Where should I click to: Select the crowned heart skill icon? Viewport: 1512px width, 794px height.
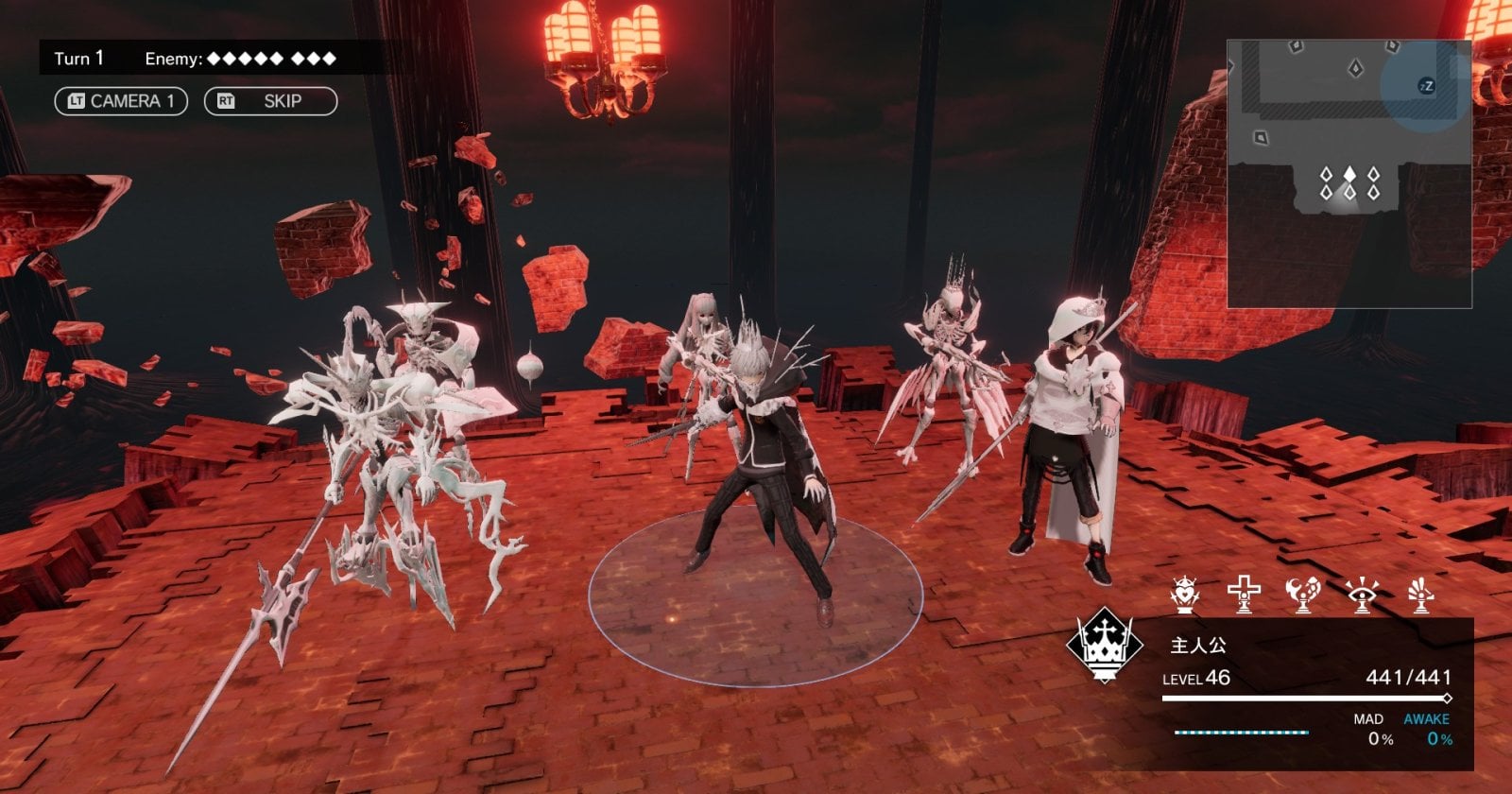1183,595
